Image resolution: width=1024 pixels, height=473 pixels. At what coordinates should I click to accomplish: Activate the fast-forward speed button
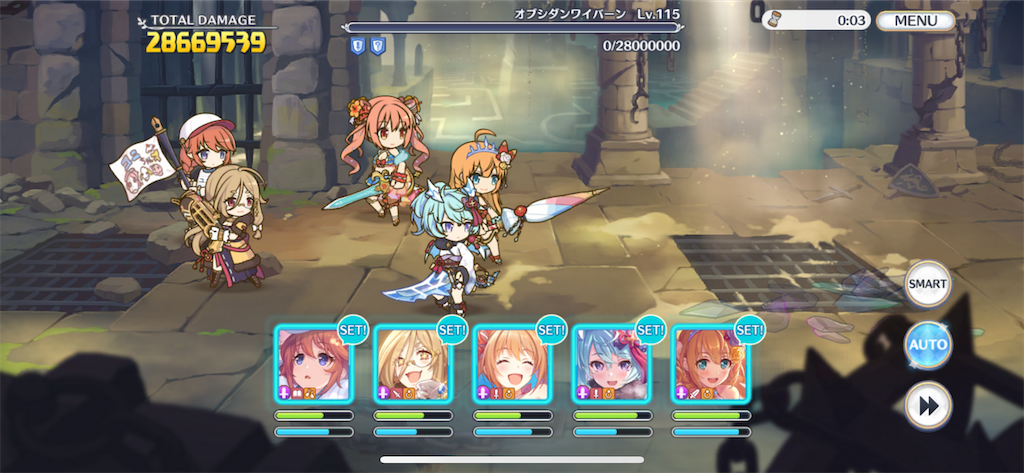[x=927, y=405]
